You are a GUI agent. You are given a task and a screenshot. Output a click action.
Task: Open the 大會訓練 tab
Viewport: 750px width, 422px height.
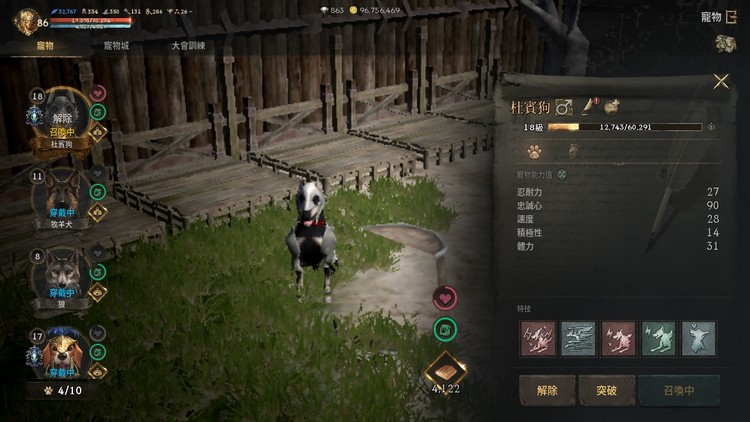point(188,45)
